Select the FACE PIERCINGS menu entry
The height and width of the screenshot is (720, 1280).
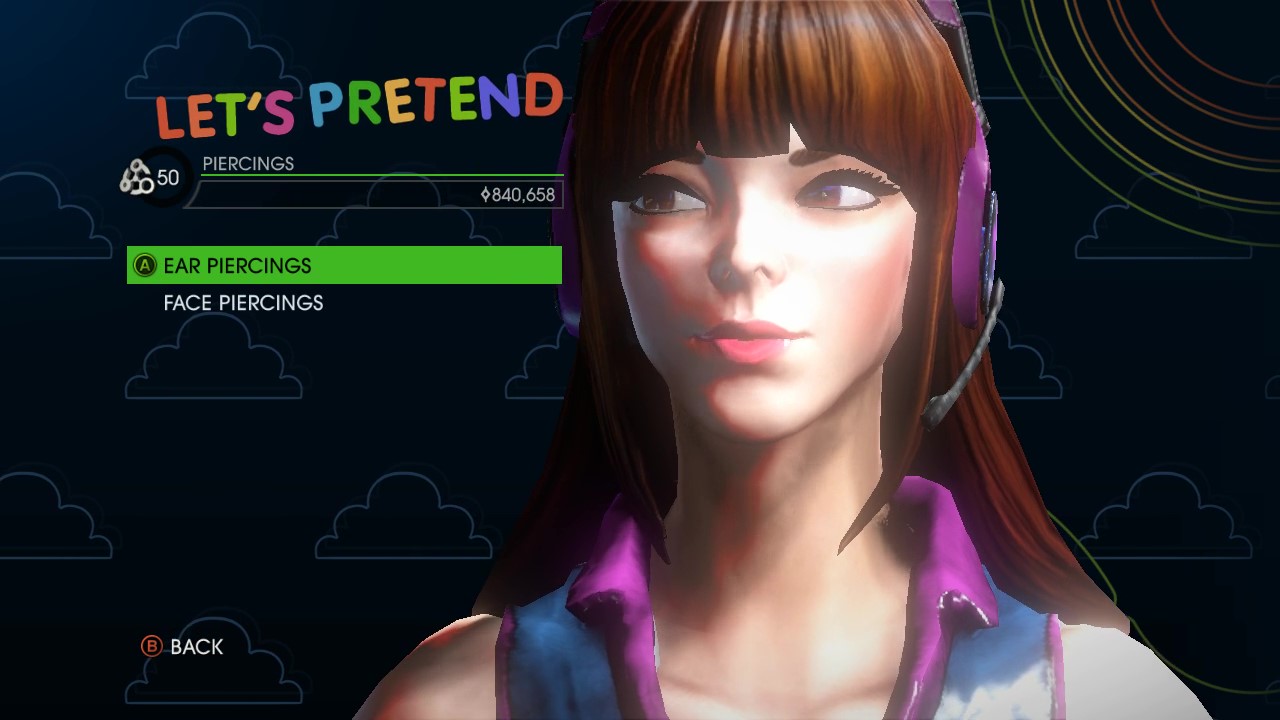pos(244,303)
